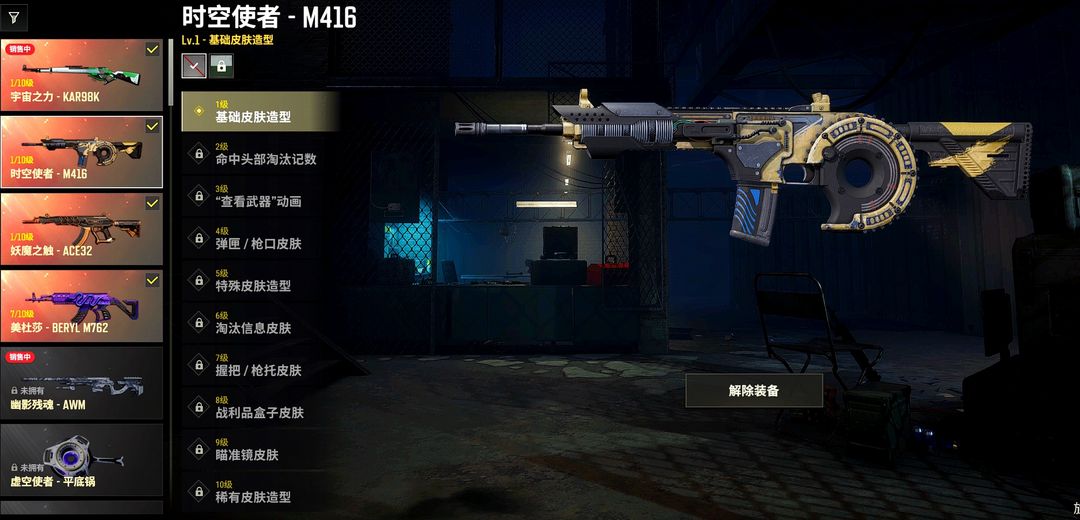
Task: Choose the 妖魔之触 ACE32 skin card
Action: (82, 229)
